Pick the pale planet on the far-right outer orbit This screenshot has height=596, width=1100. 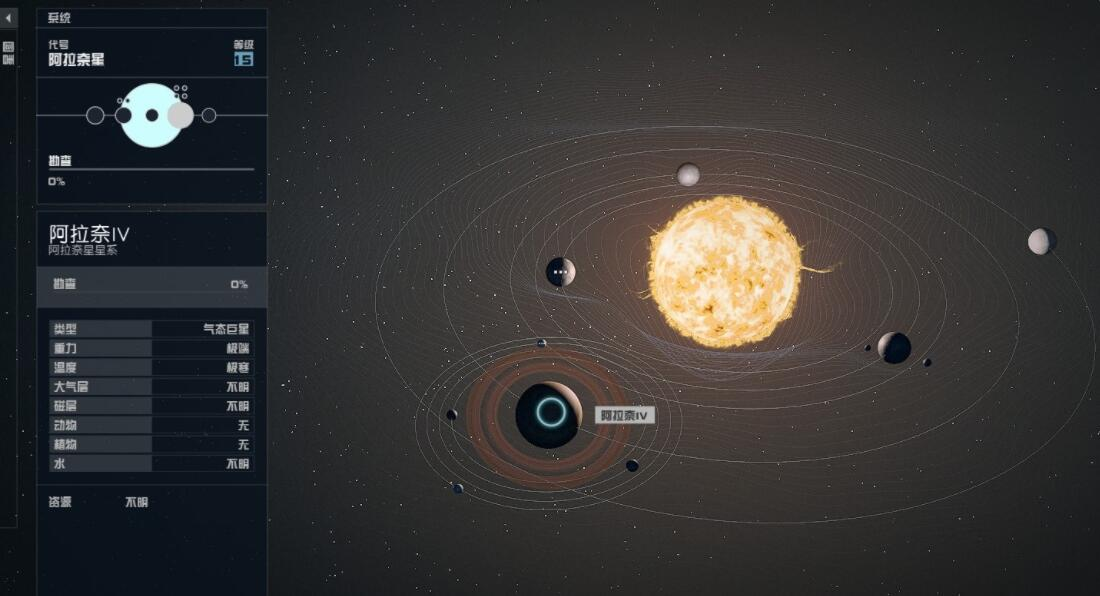[1042, 241]
